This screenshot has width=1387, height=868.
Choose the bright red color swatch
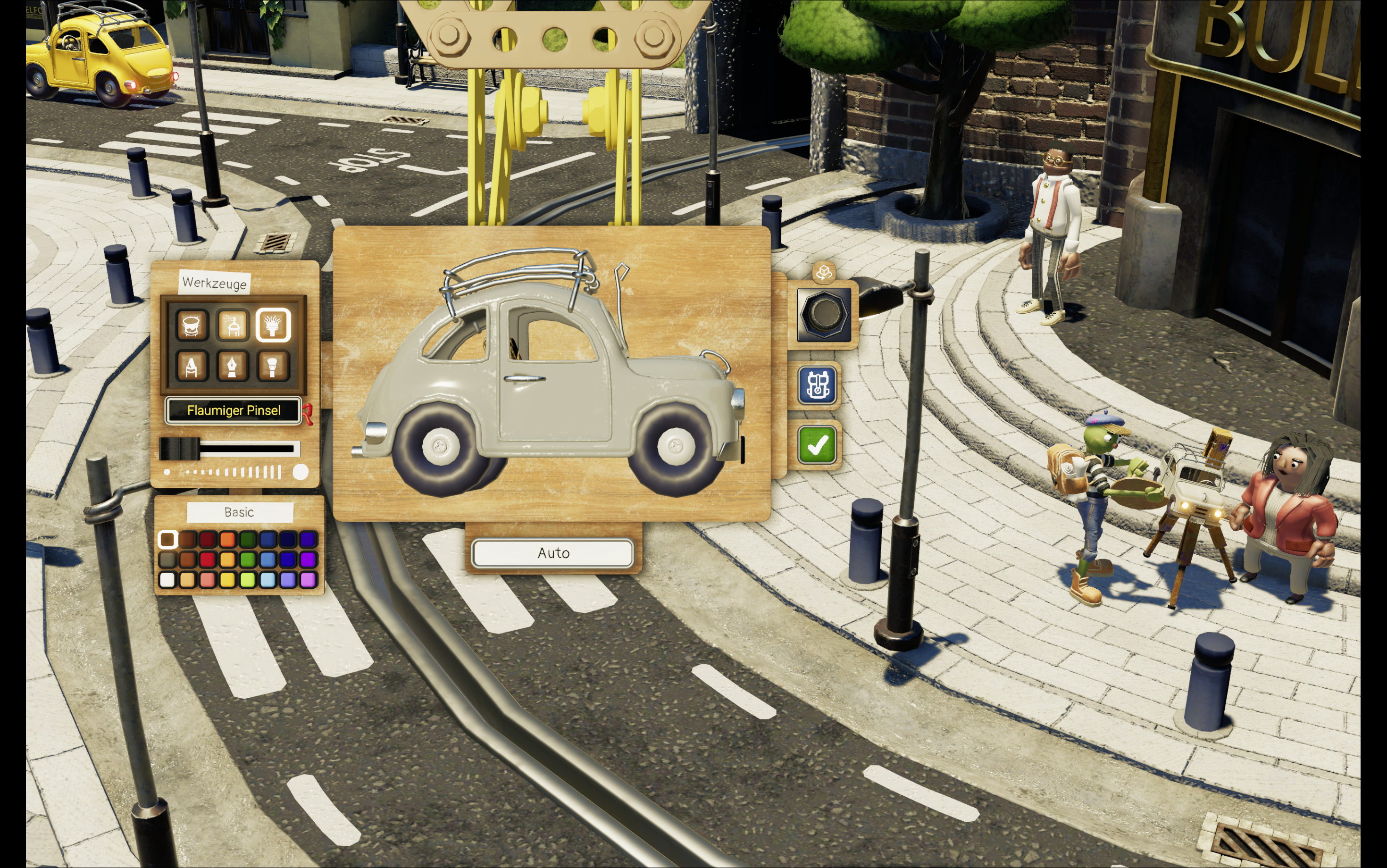pyautogui.click(x=207, y=560)
